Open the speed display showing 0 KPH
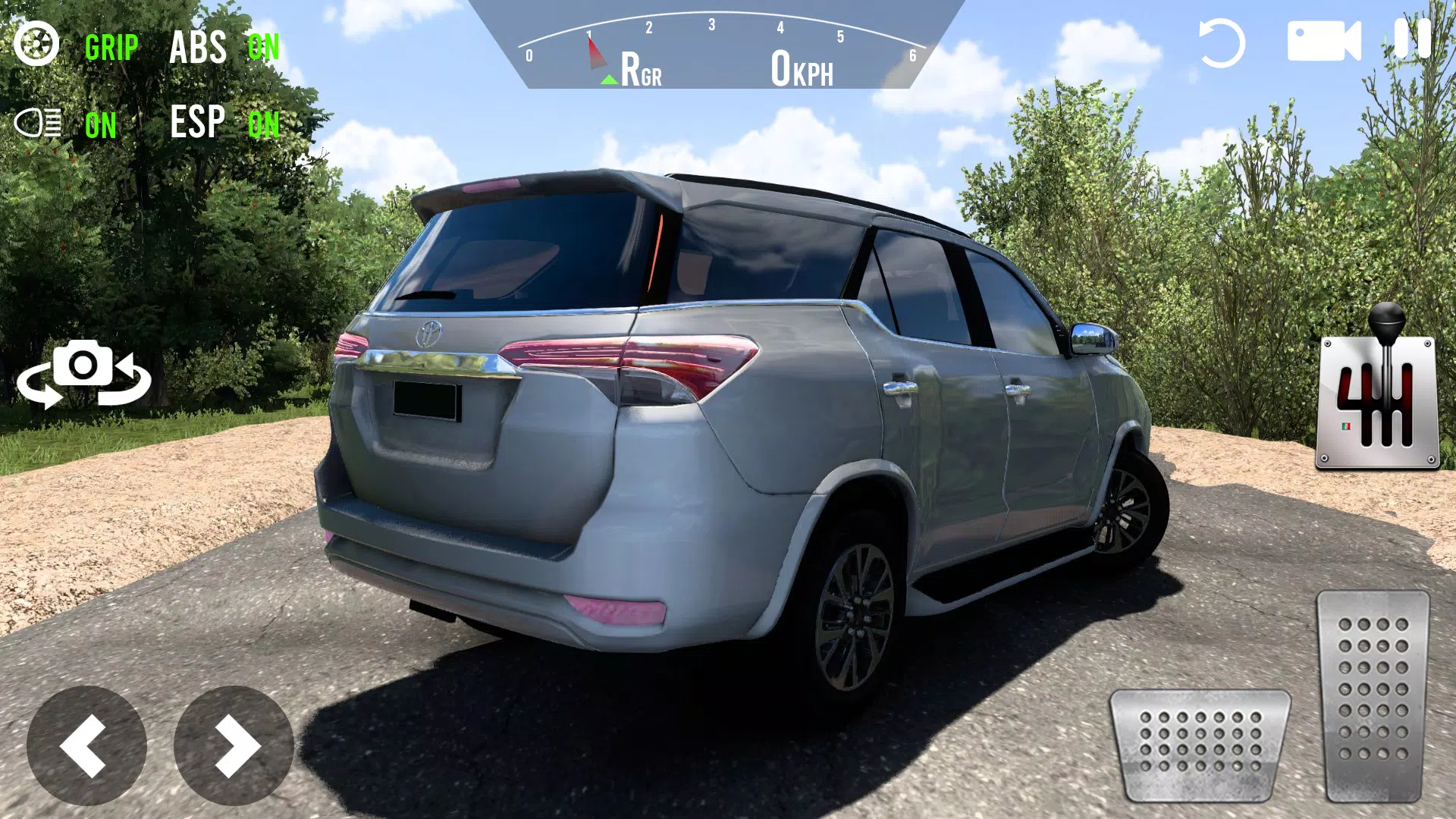 click(800, 71)
